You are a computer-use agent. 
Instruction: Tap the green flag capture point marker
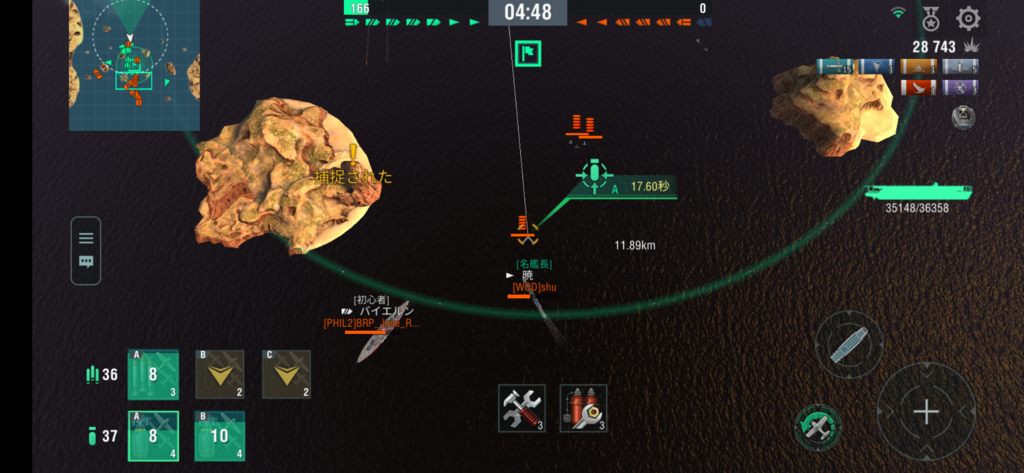pyautogui.click(x=528, y=54)
